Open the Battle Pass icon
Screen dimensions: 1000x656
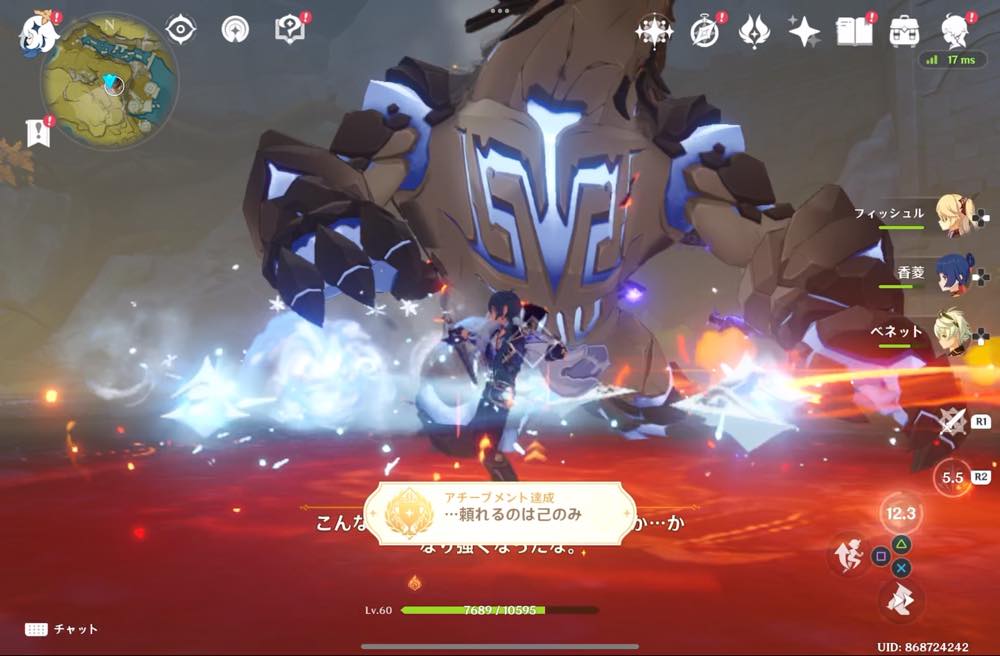pyautogui.click(x=753, y=32)
